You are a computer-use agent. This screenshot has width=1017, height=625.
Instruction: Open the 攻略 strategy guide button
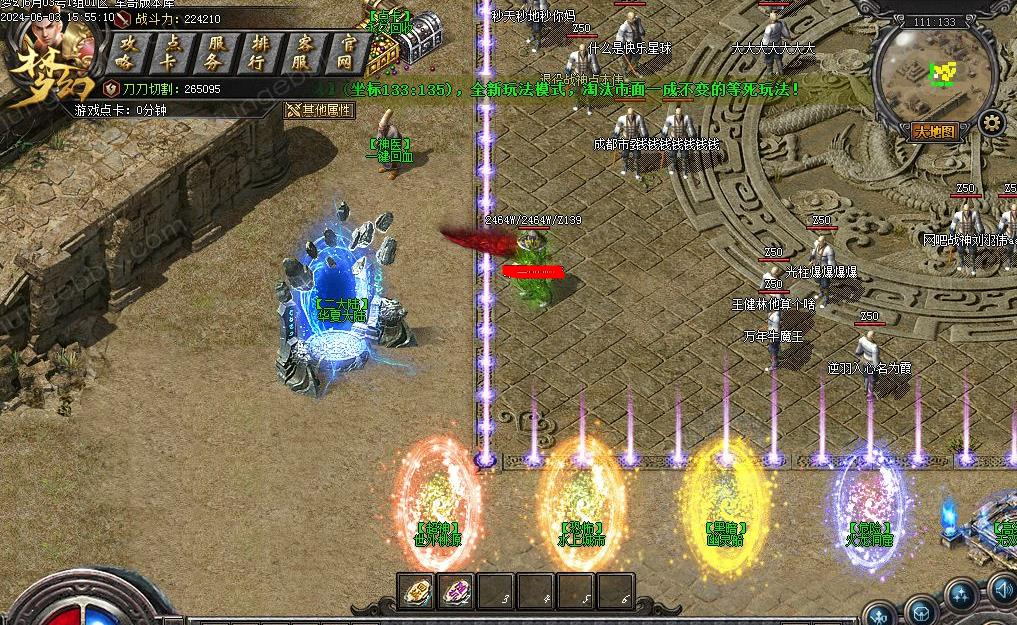(x=124, y=52)
